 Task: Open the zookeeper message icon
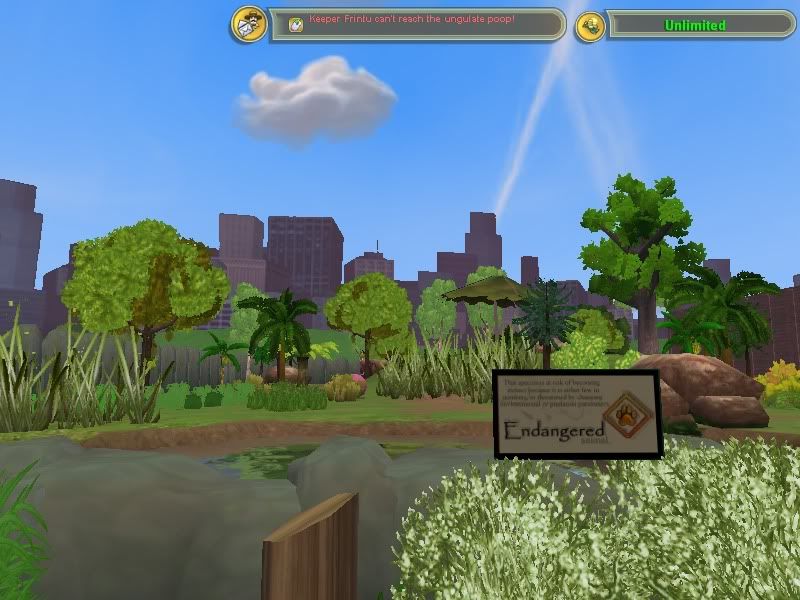(x=248, y=24)
